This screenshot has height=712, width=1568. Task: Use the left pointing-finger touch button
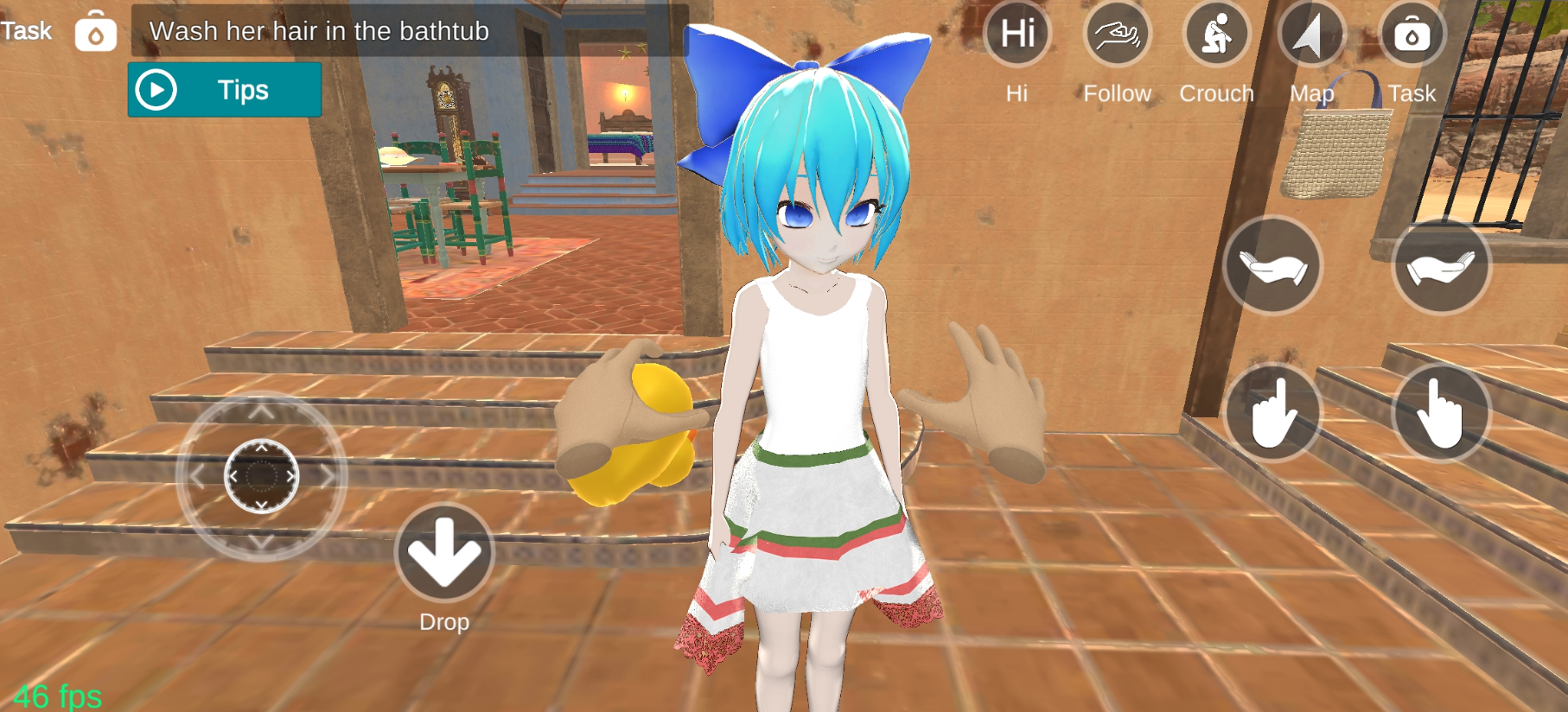[x=1272, y=413]
